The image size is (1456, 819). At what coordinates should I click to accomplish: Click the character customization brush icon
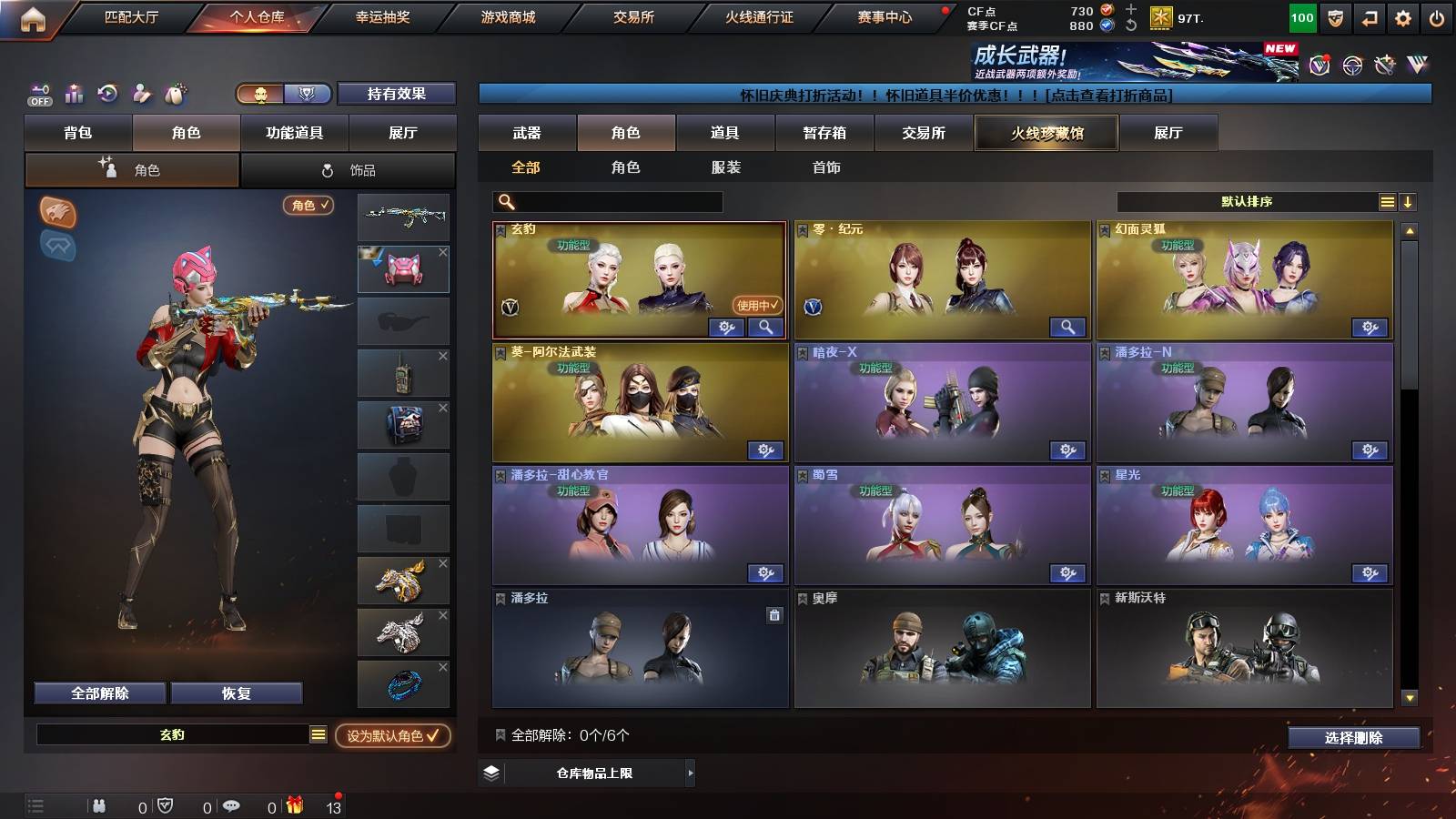140,94
